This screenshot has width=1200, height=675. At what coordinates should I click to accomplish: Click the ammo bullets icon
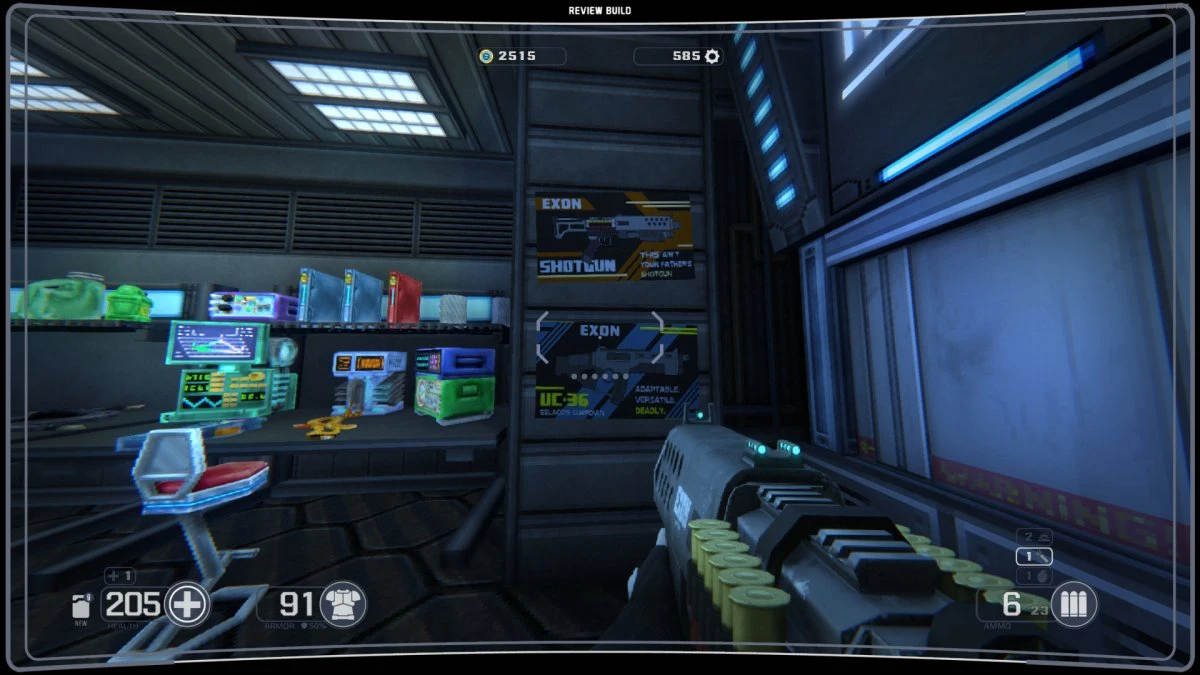pyautogui.click(x=1074, y=604)
